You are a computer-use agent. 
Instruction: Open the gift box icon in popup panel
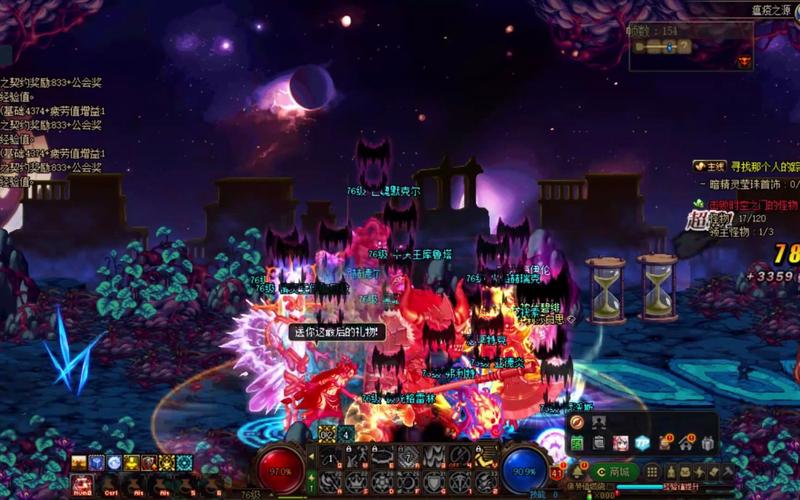708,443
